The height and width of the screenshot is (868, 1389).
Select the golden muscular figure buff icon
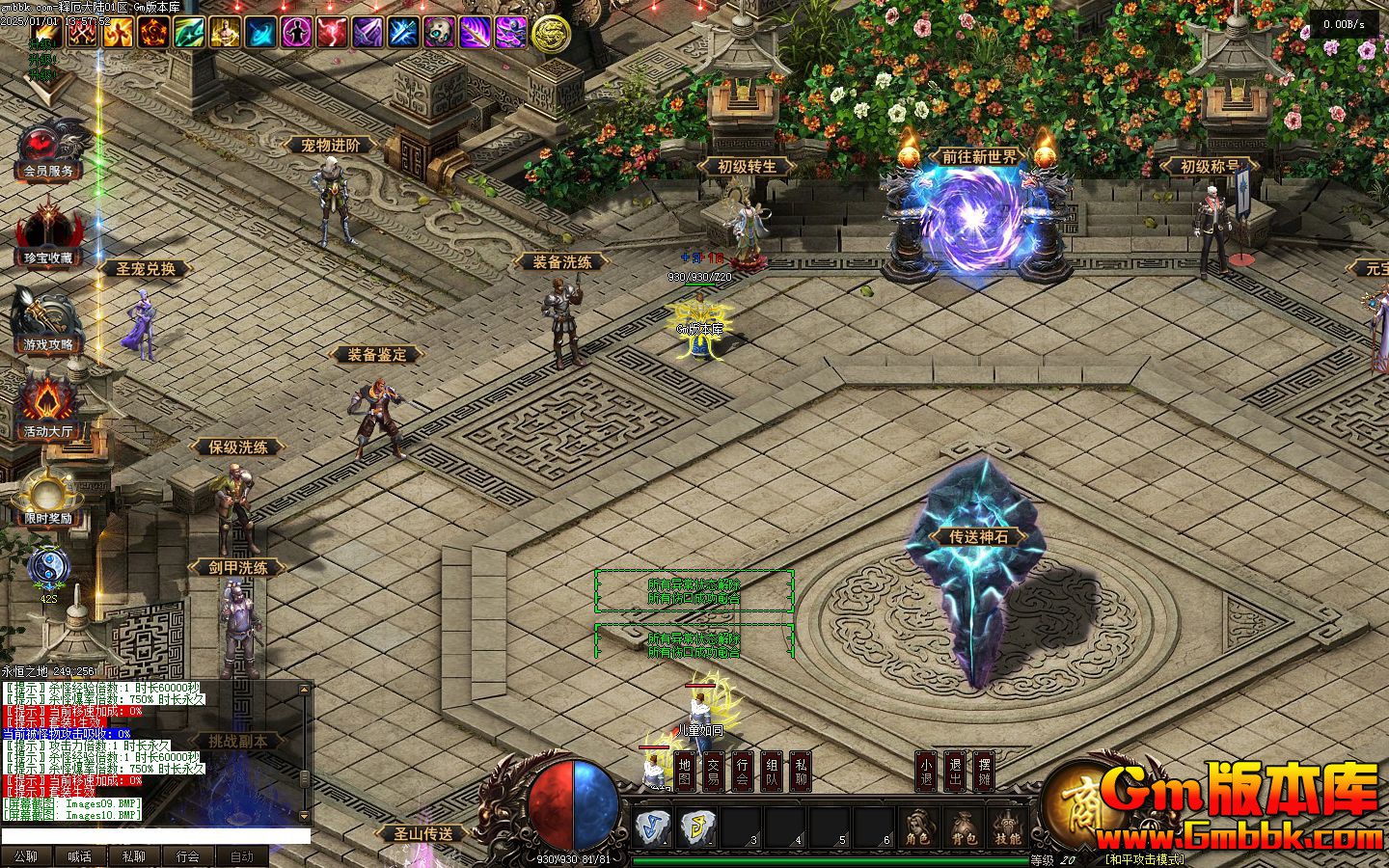click(225, 34)
